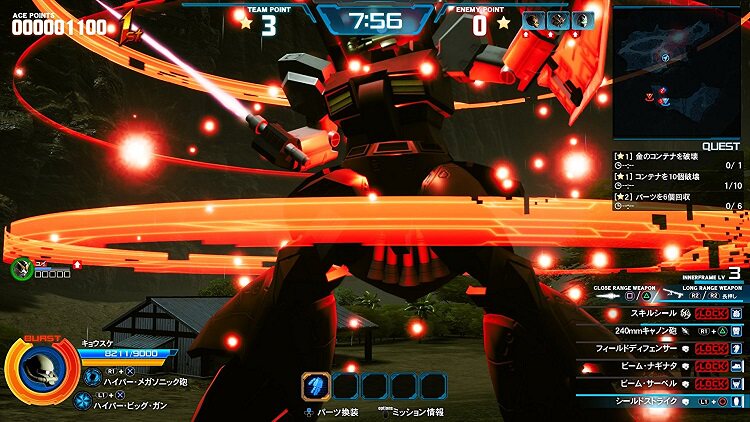Image resolution: width=750 pixels, height=422 pixels.
Task: Select the filled blue part slot
Action: (x=316, y=385)
